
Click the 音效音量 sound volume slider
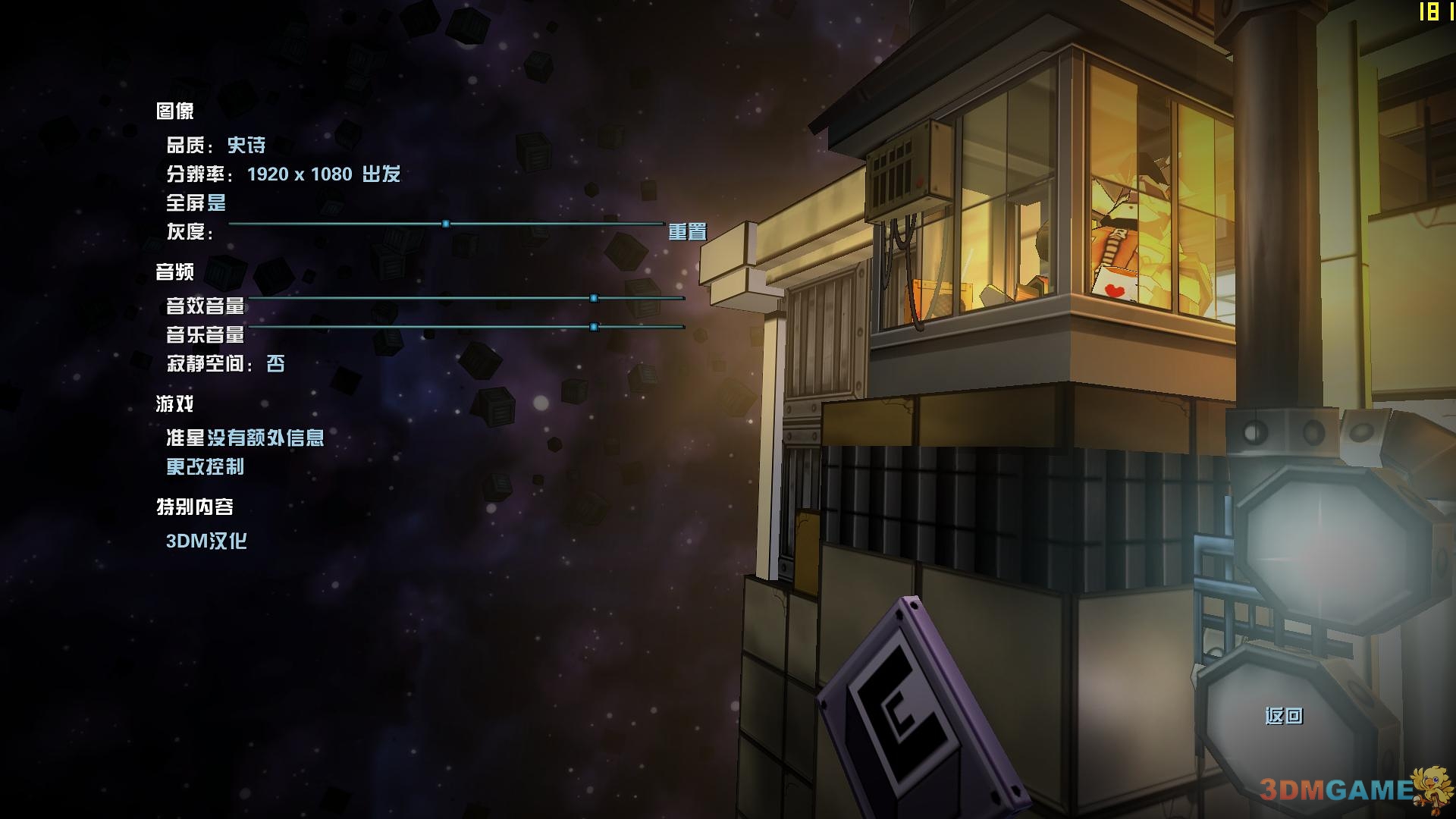pyautogui.click(x=594, y=298)
